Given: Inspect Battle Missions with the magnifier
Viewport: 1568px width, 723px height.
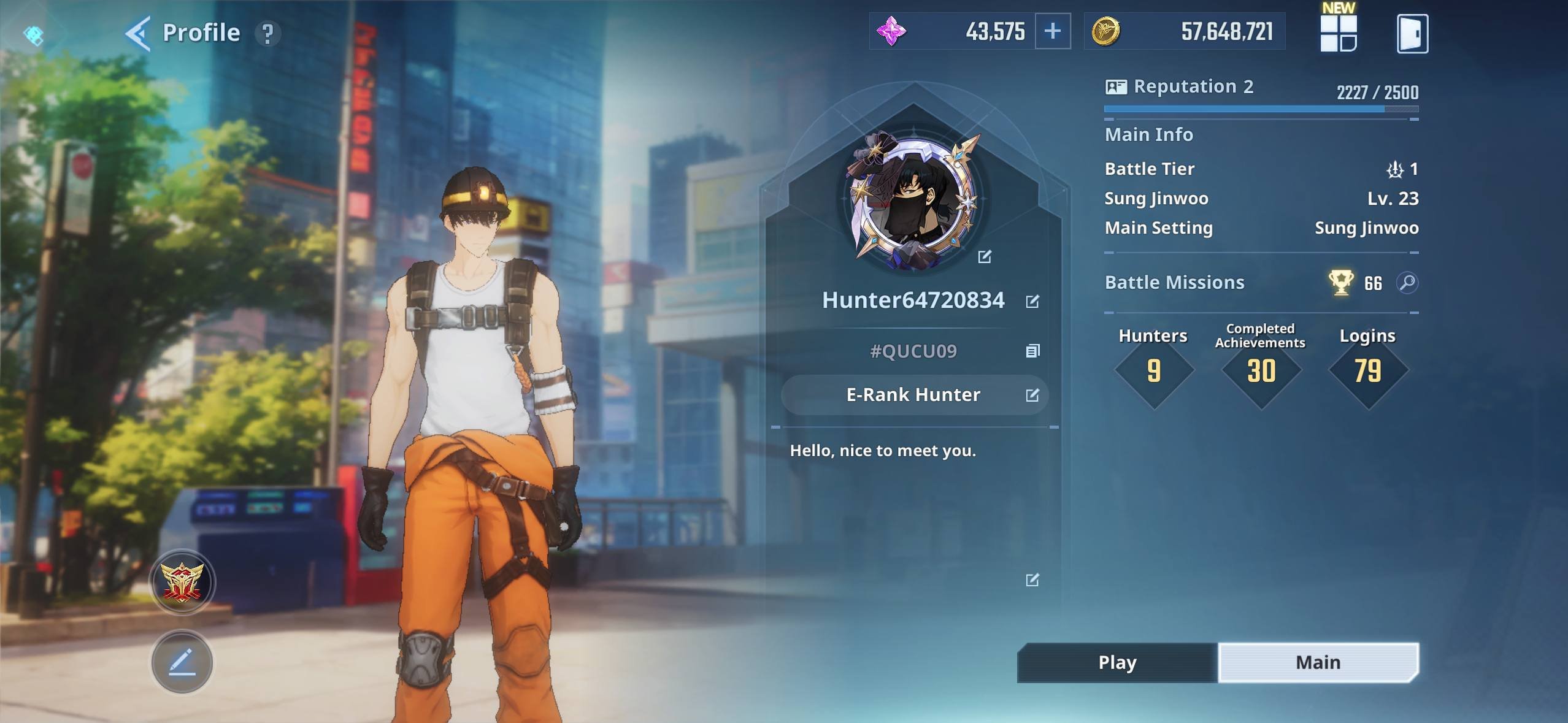Looking at the screenshot, I should tap(1407, 283).
